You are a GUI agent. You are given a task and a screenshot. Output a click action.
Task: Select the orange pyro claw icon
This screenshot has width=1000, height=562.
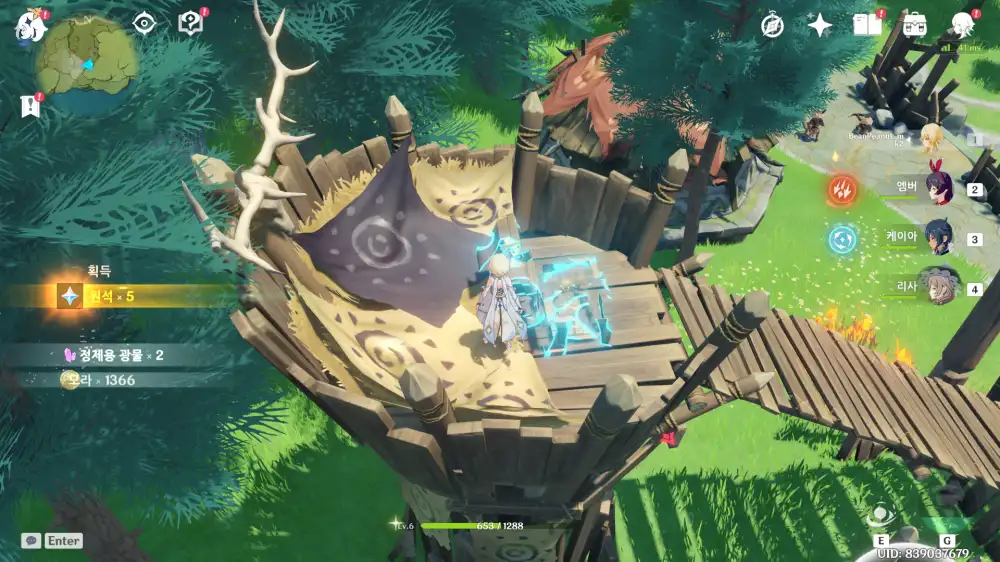point(843,188)
